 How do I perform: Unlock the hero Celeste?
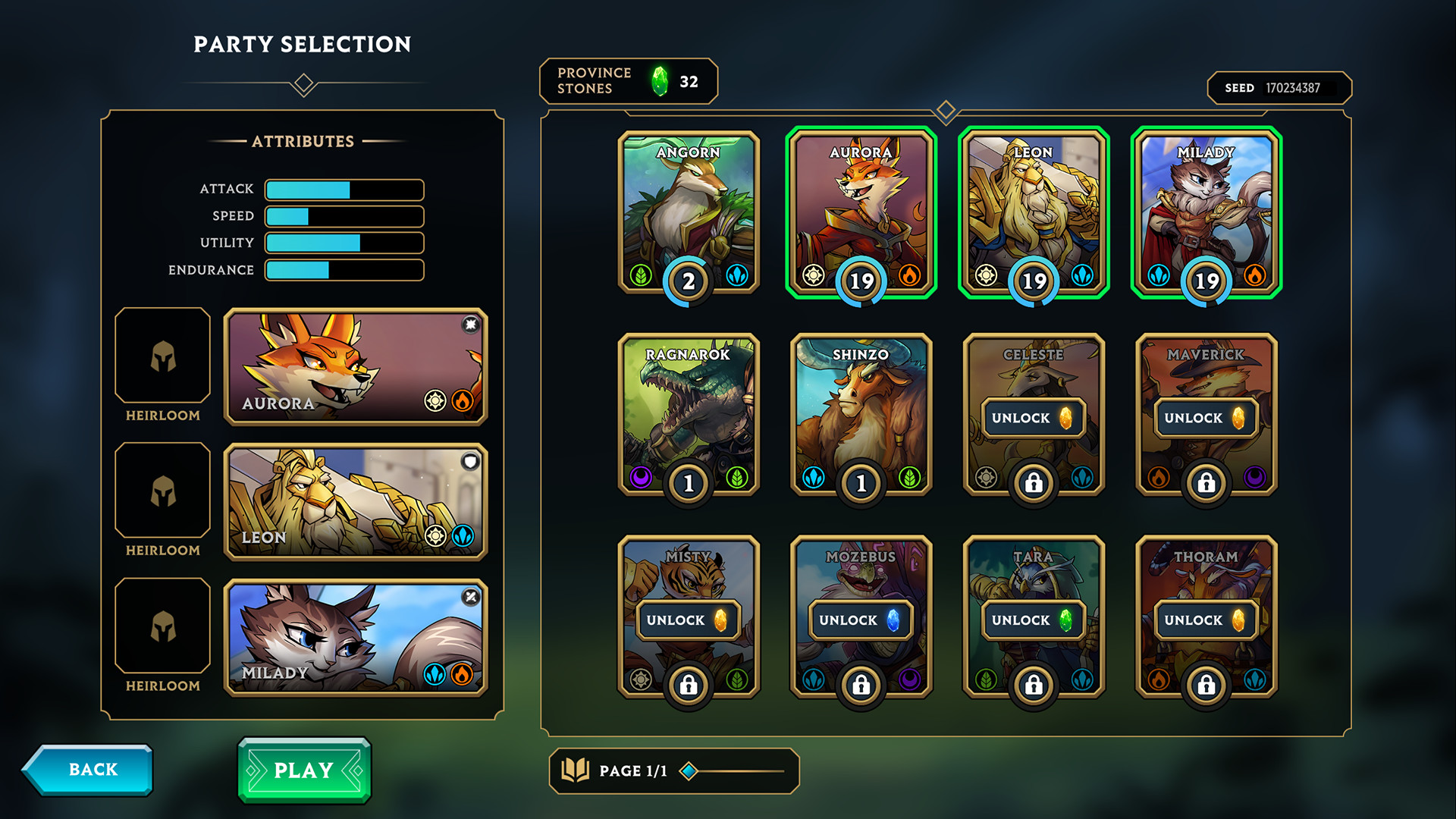(1032, 418)
